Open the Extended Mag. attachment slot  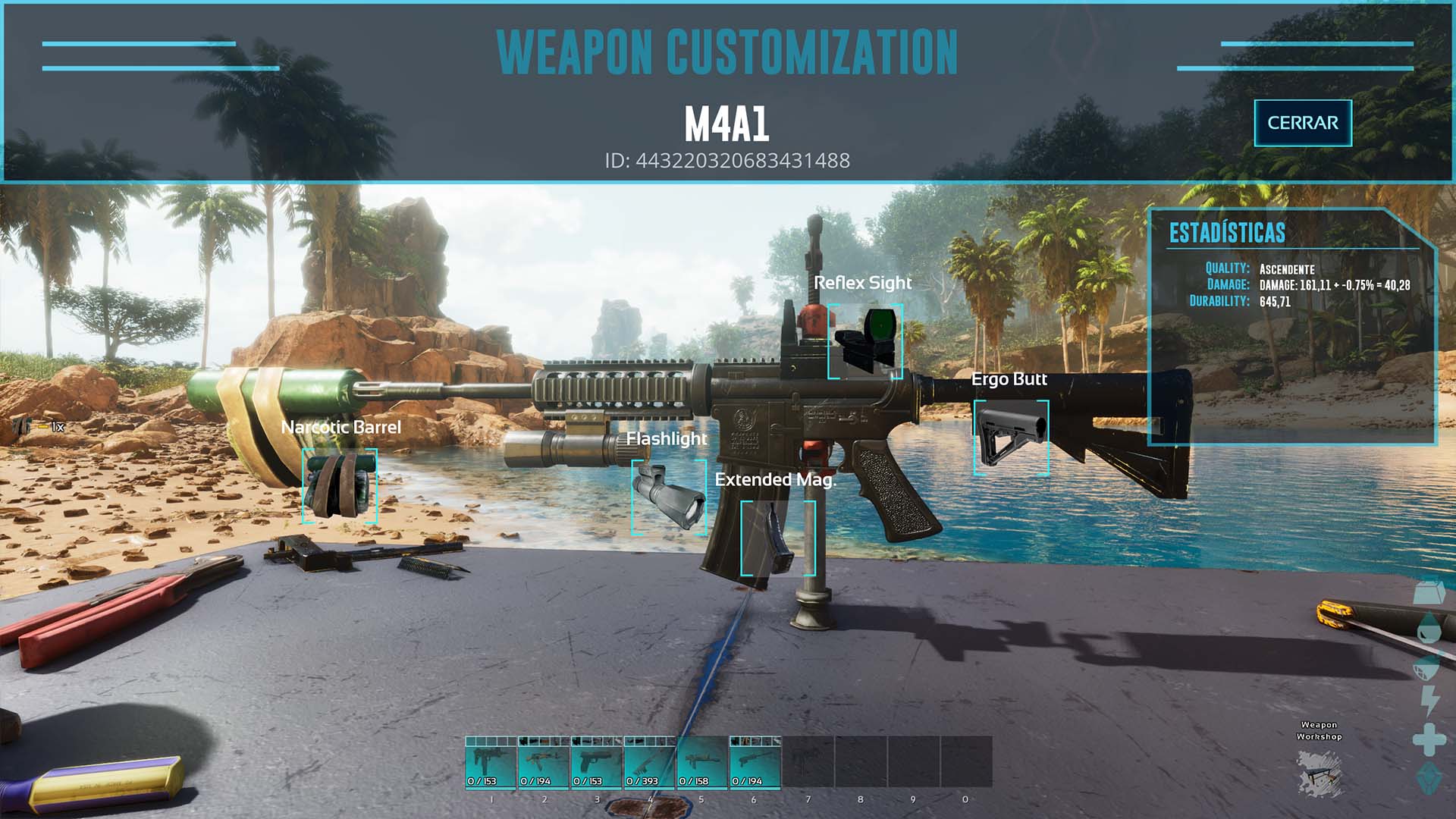(x=777, y=537)
